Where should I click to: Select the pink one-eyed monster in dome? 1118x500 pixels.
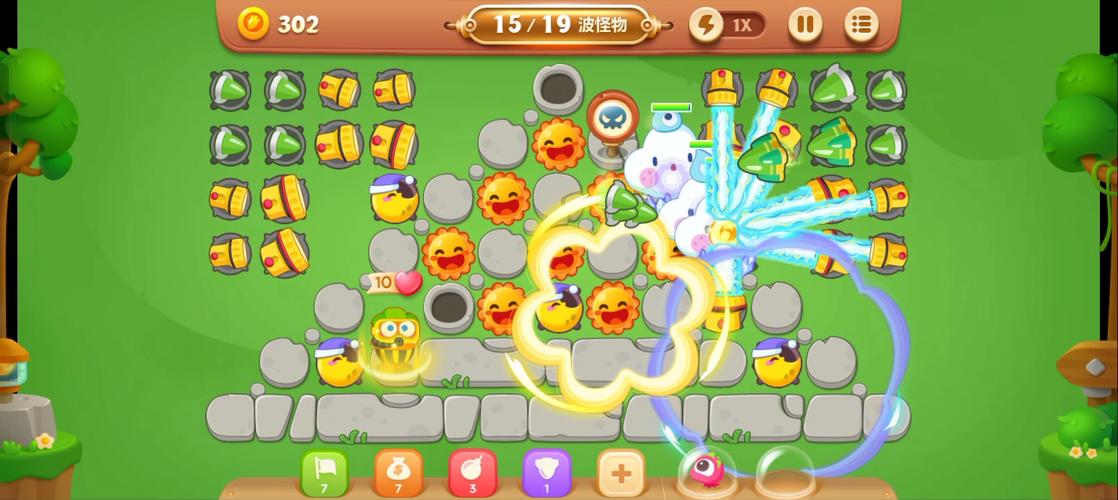coord(706,470)
